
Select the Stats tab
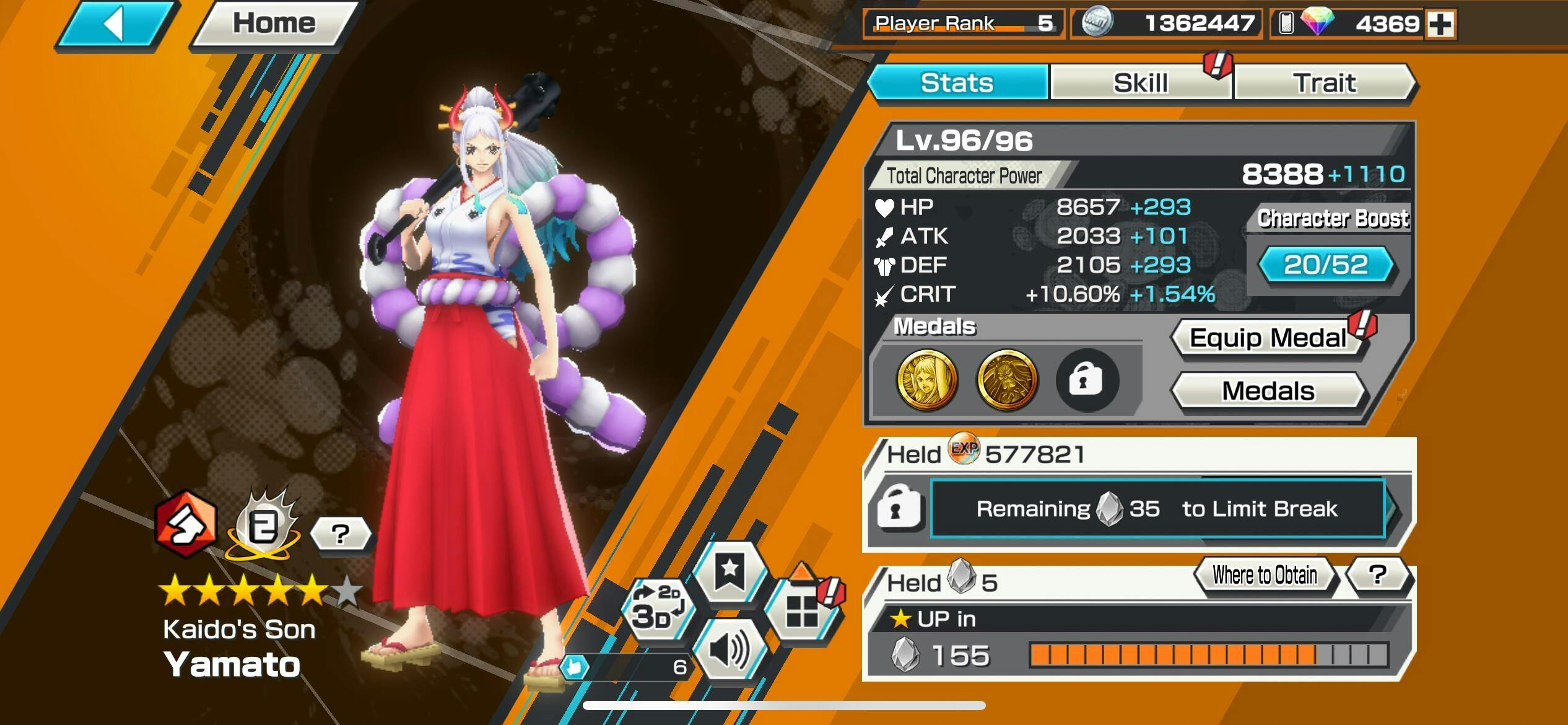[x=957, y=83]
